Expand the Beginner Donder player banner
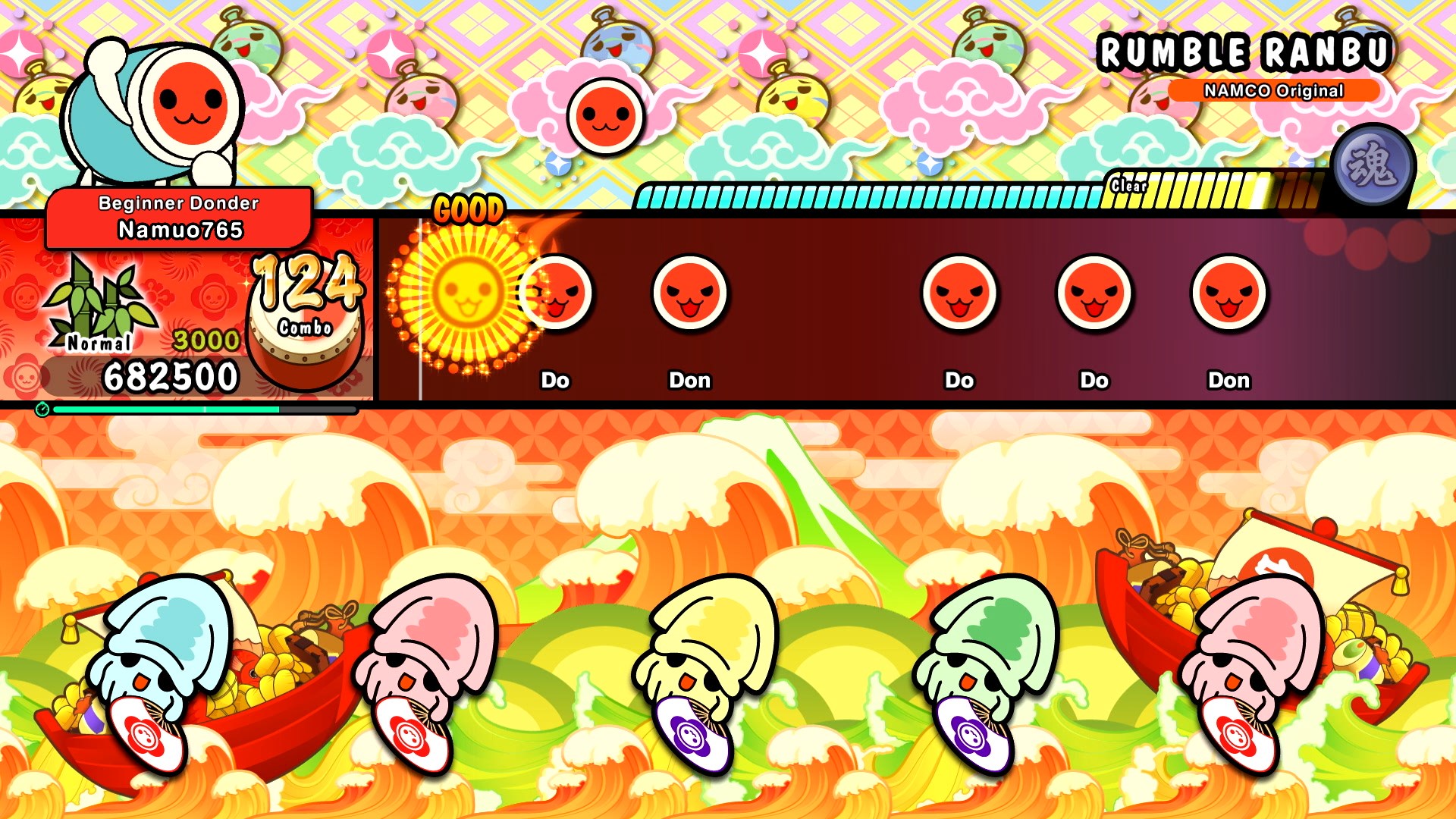The image size is (1456, 819). pos(177,203)
